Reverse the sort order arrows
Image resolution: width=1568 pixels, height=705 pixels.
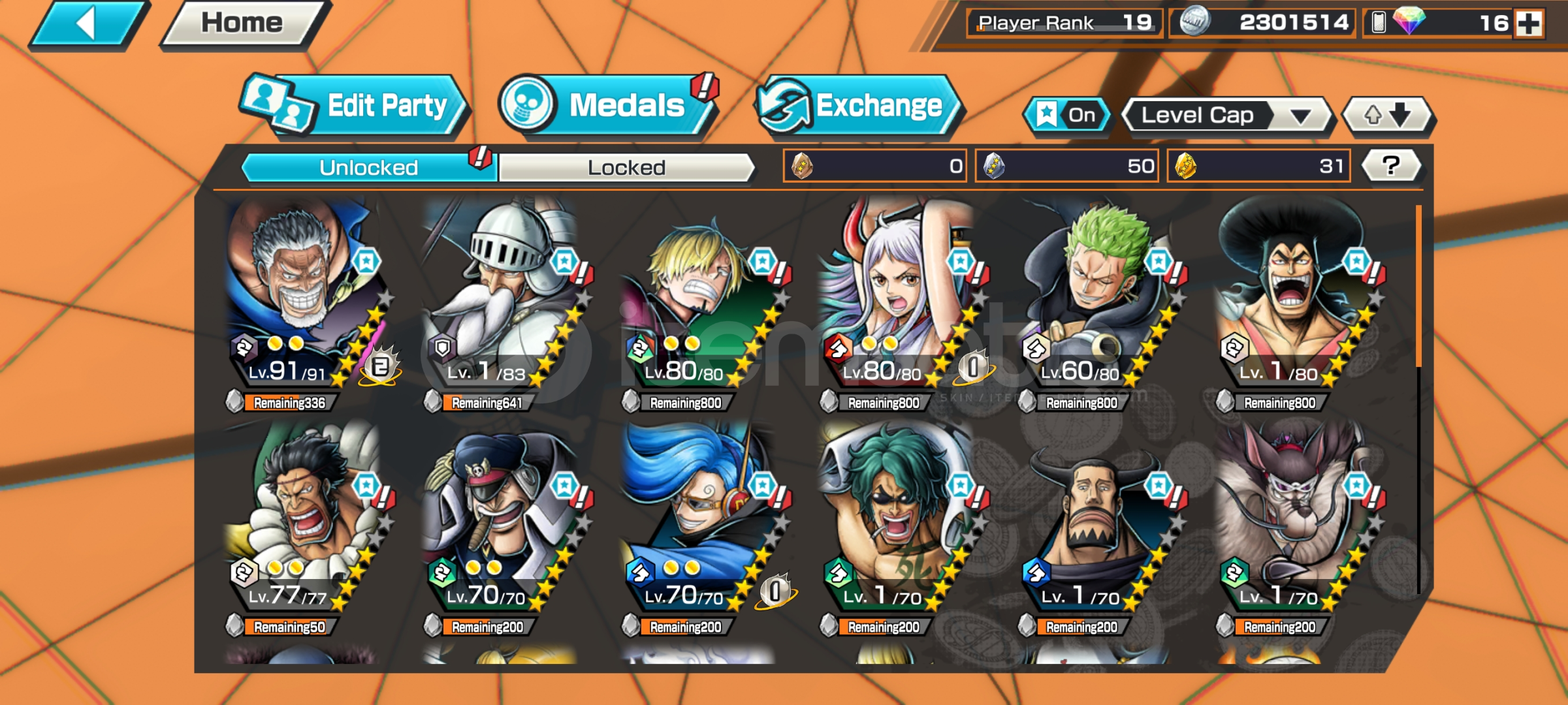1387,116
